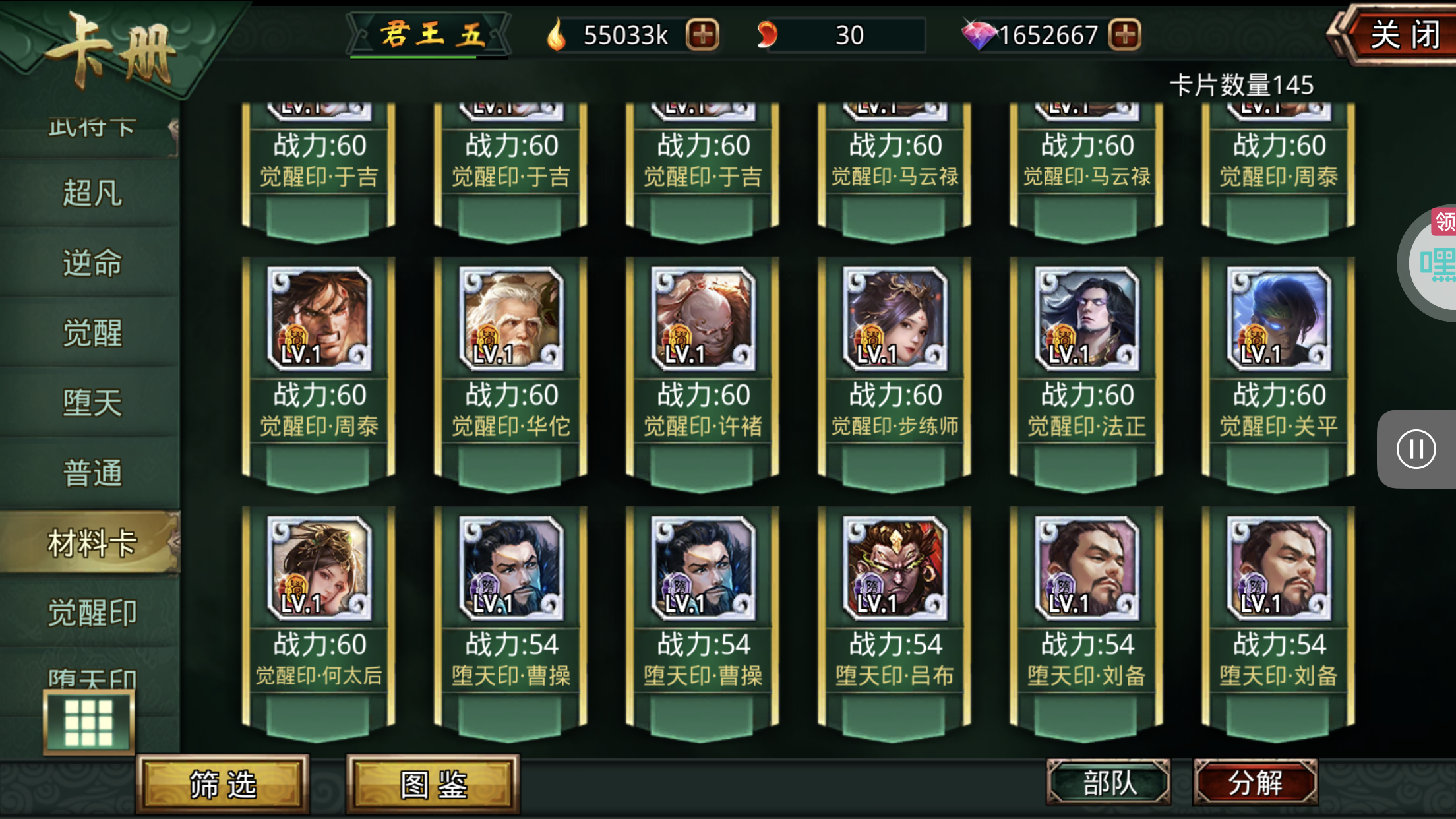Screen dimensions: 1456x819
Task: Select the 材料卡 material cards tab
Action: coord(92,543)
